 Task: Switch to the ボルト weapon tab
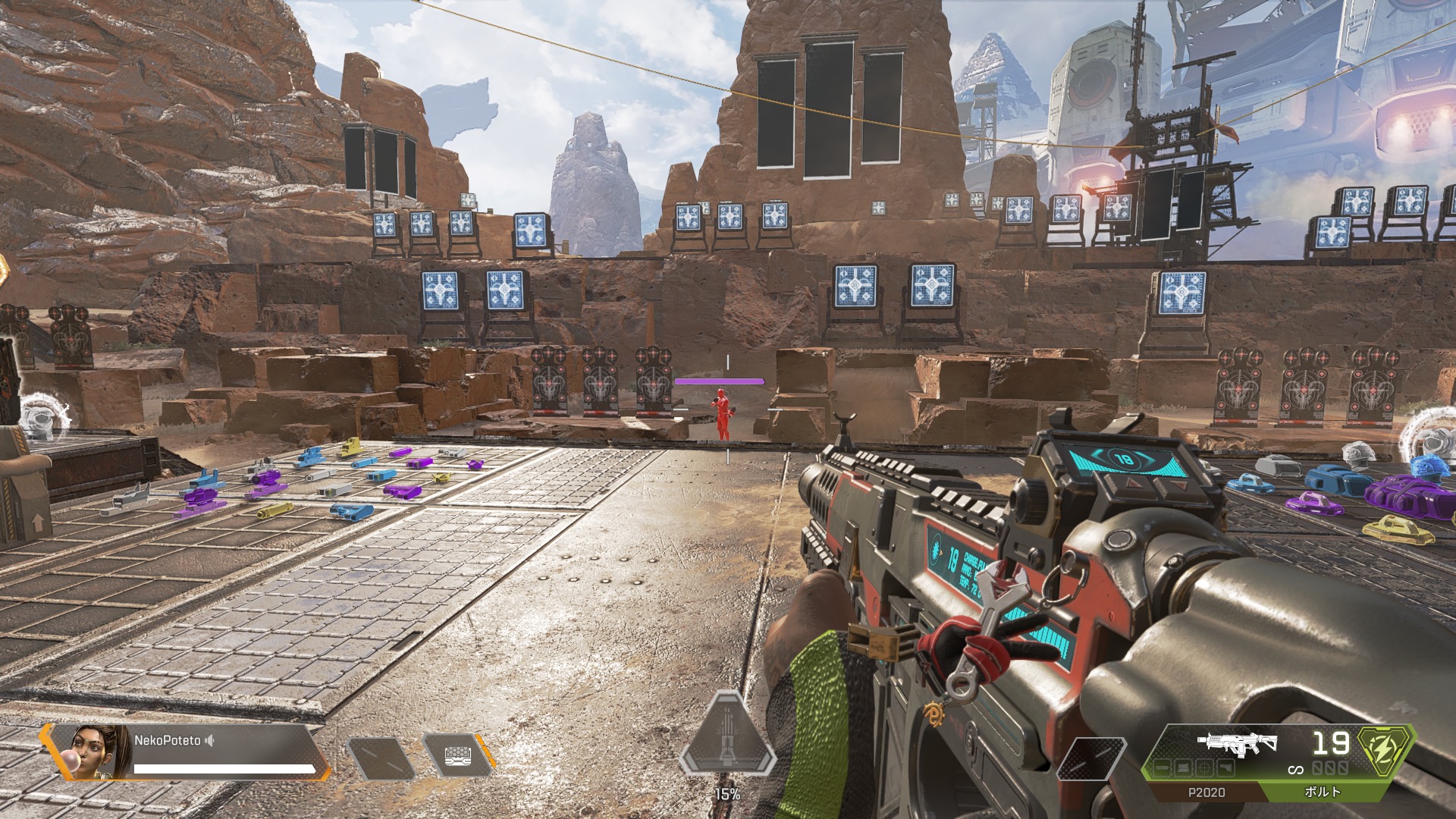[x=1322, y=792]
